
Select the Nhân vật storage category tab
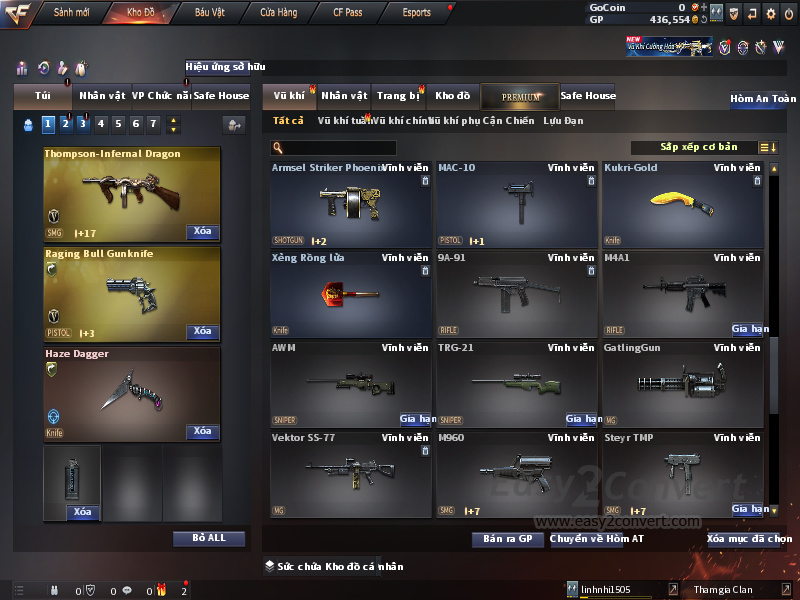point(344,96)
